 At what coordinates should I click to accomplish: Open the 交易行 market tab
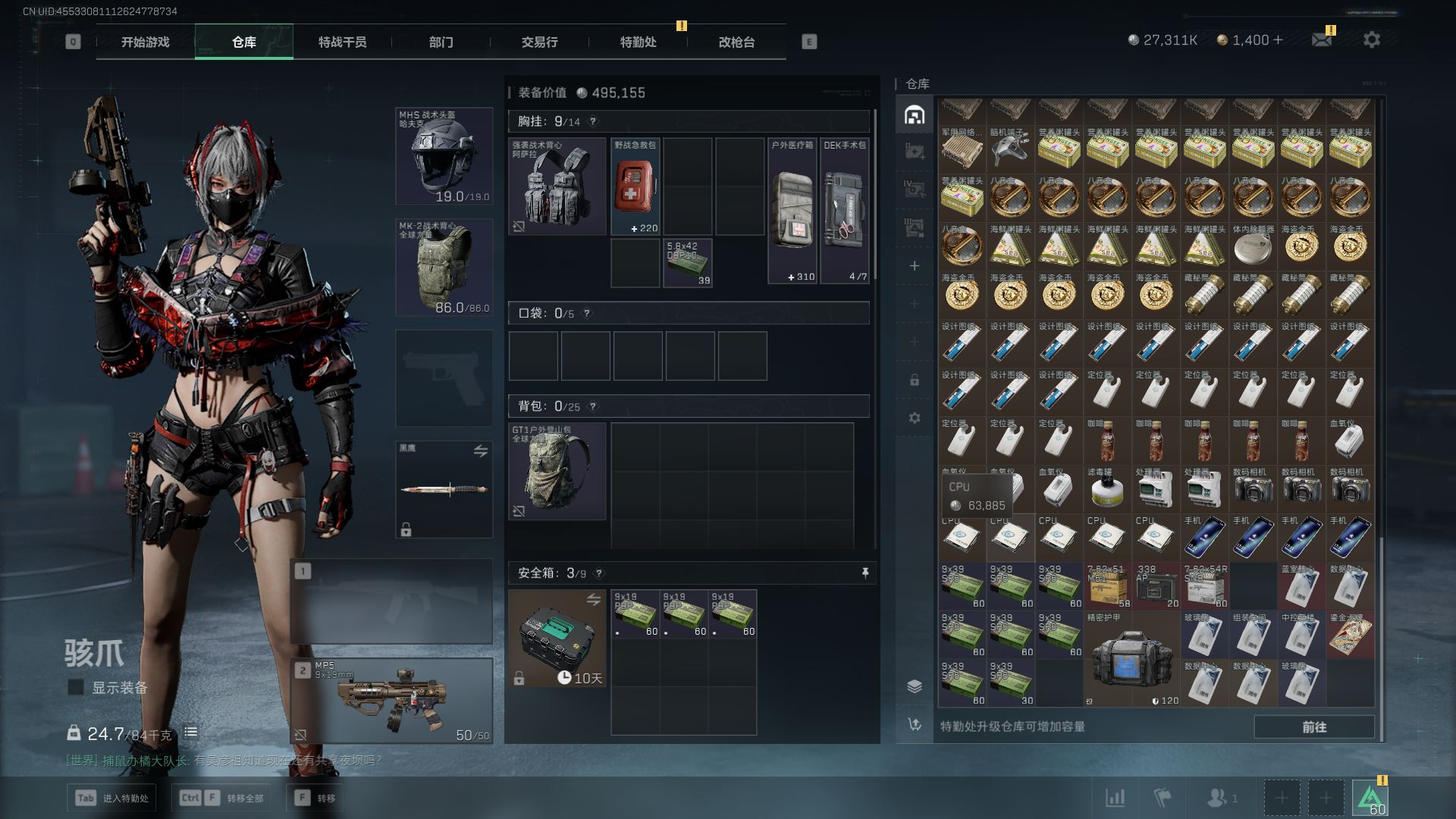click(539, 42)
